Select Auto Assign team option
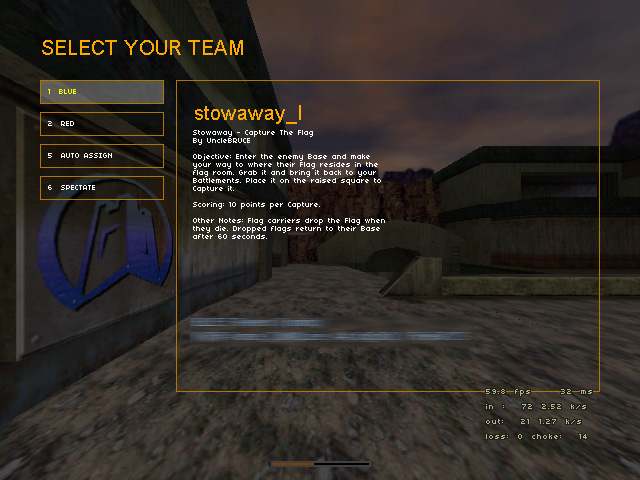This screenshot has width=640, height=480. (102, 156)
